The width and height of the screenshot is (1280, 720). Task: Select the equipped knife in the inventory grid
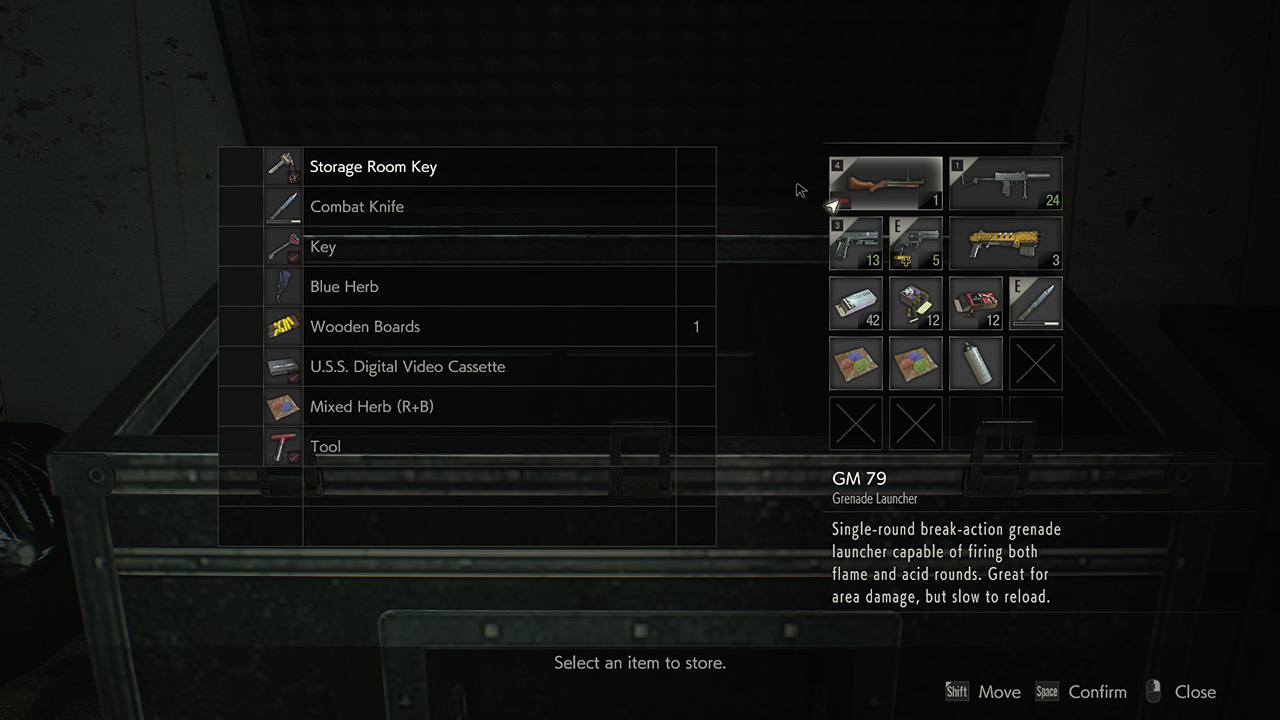point(1036,303)
